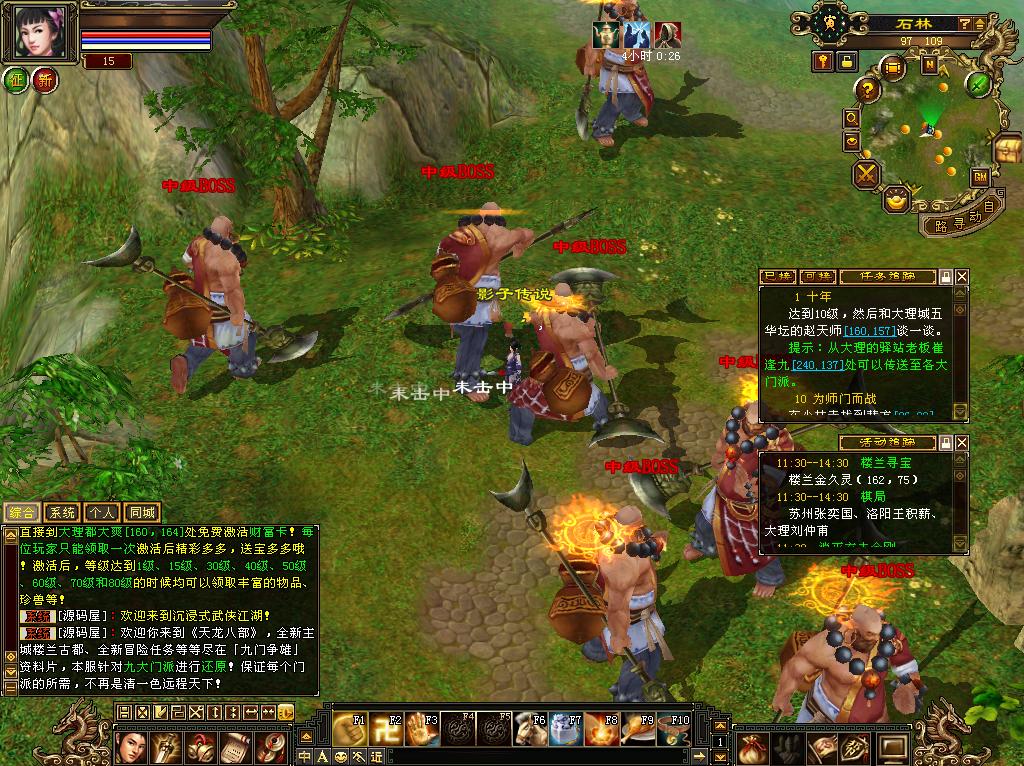Open the treasure chest beside the minimap
Screen dimensions: 1024x766
coord(1007,149)
